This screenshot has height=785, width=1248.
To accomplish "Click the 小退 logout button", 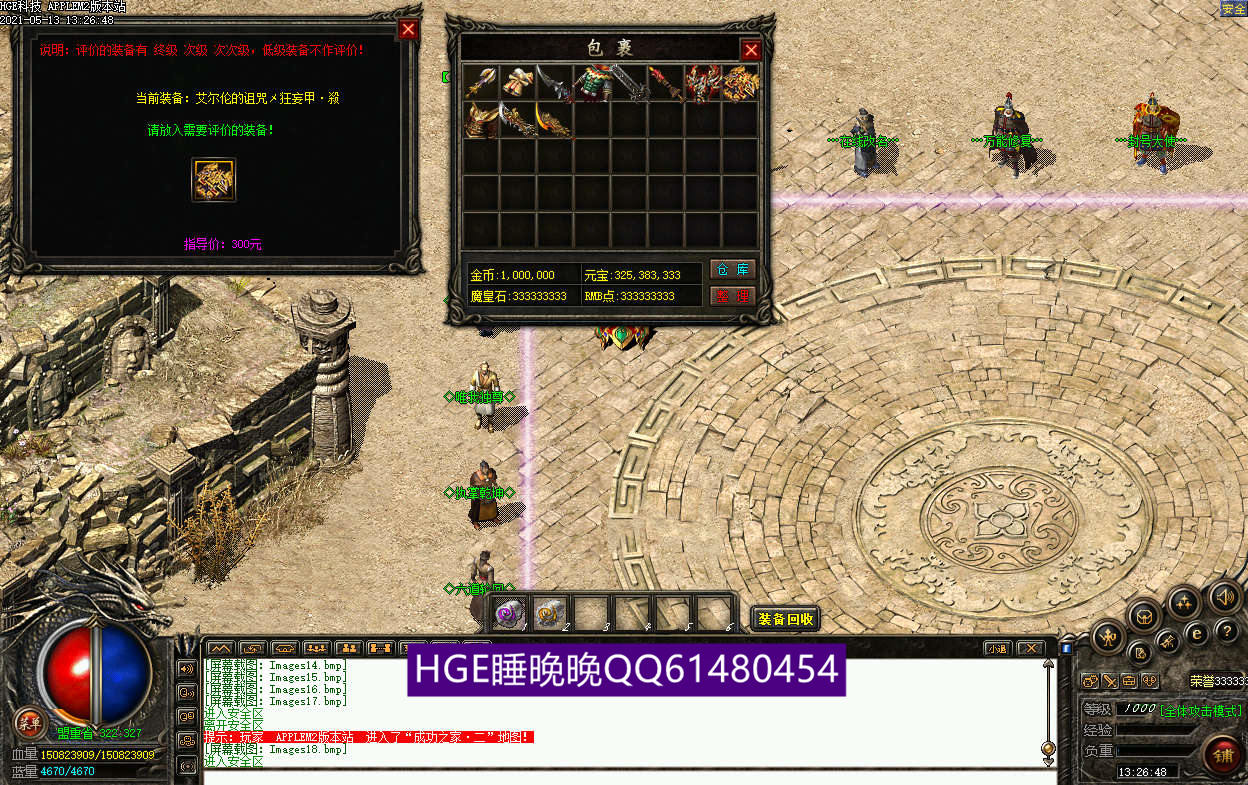I will click(996, 648).
